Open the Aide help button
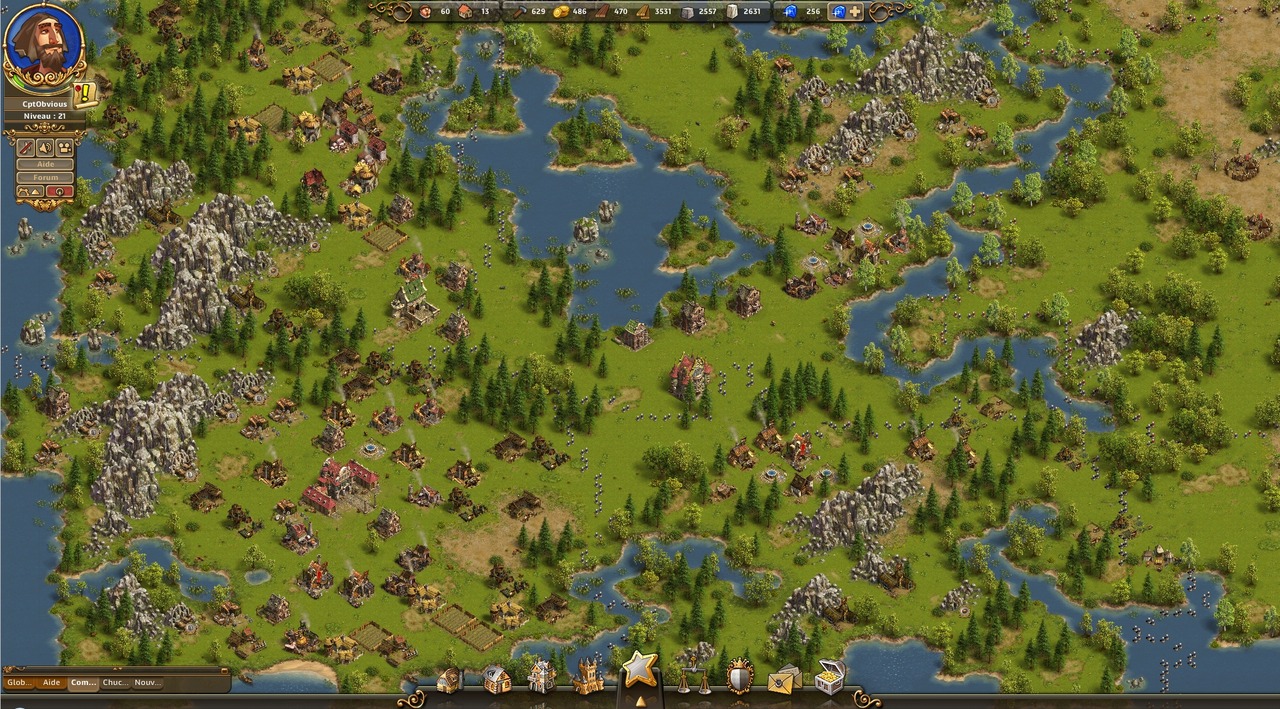1280x709 pixels. tap(45, 163)
